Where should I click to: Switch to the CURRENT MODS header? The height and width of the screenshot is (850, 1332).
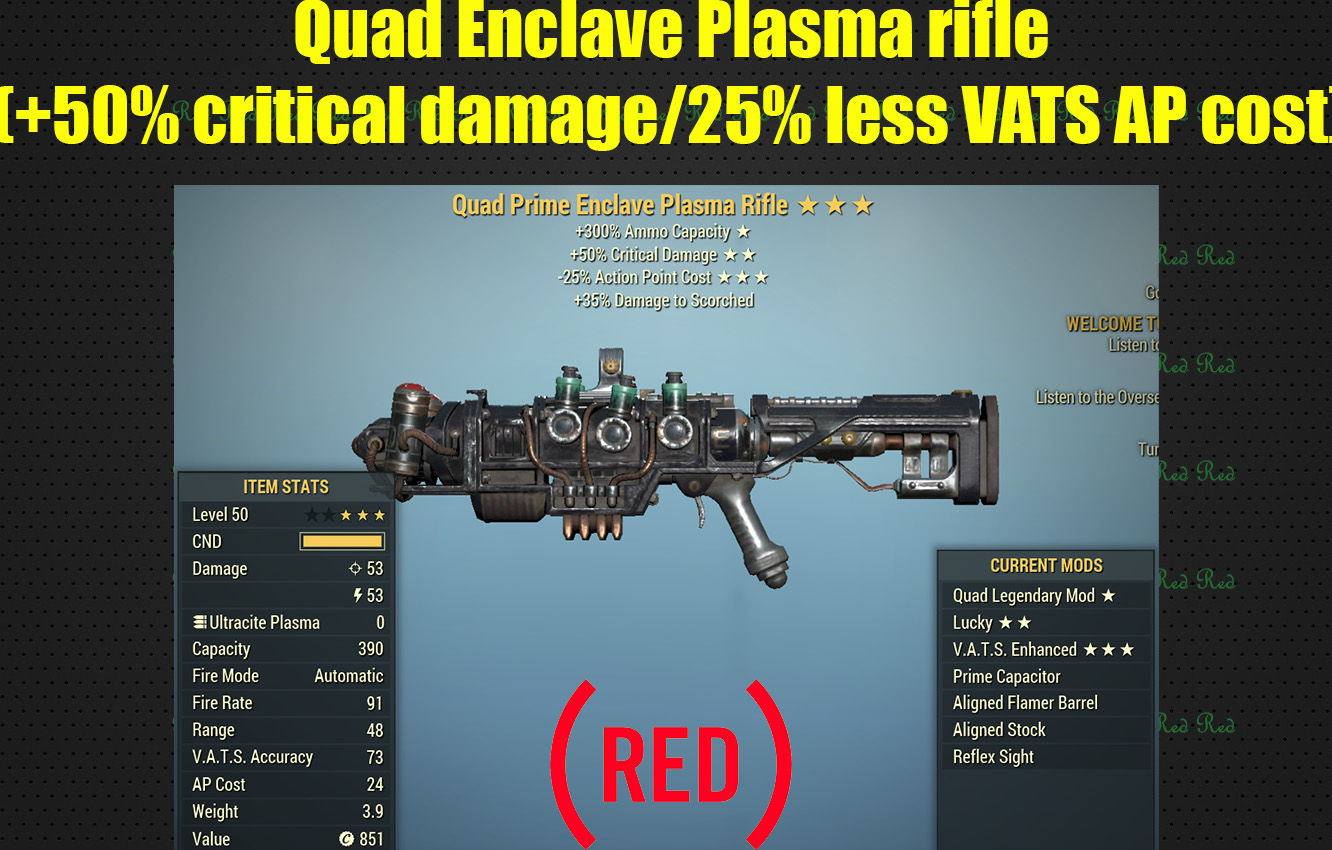(x=1046, y=565)
